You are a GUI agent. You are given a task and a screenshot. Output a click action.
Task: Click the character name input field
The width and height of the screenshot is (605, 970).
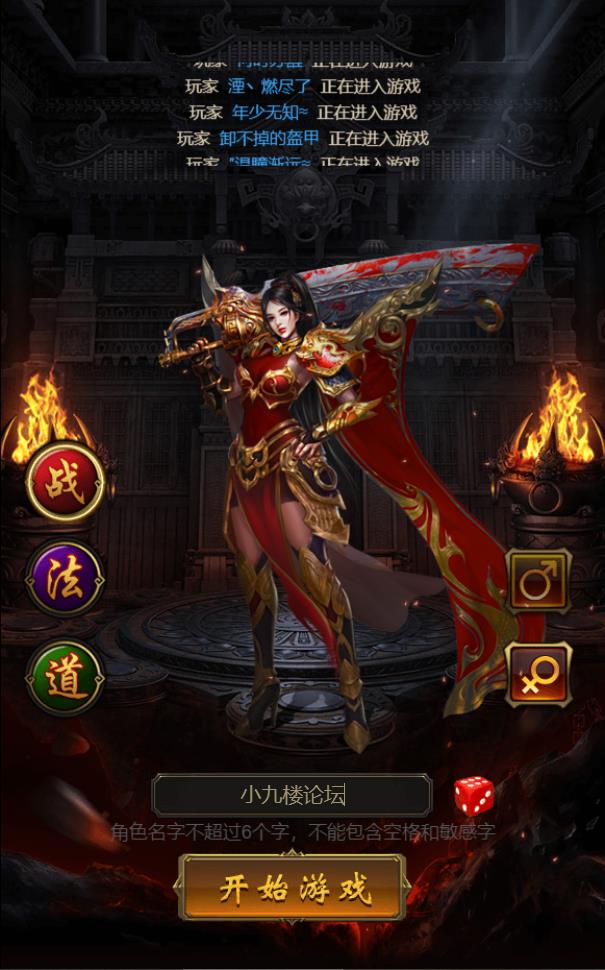point(292,796)
